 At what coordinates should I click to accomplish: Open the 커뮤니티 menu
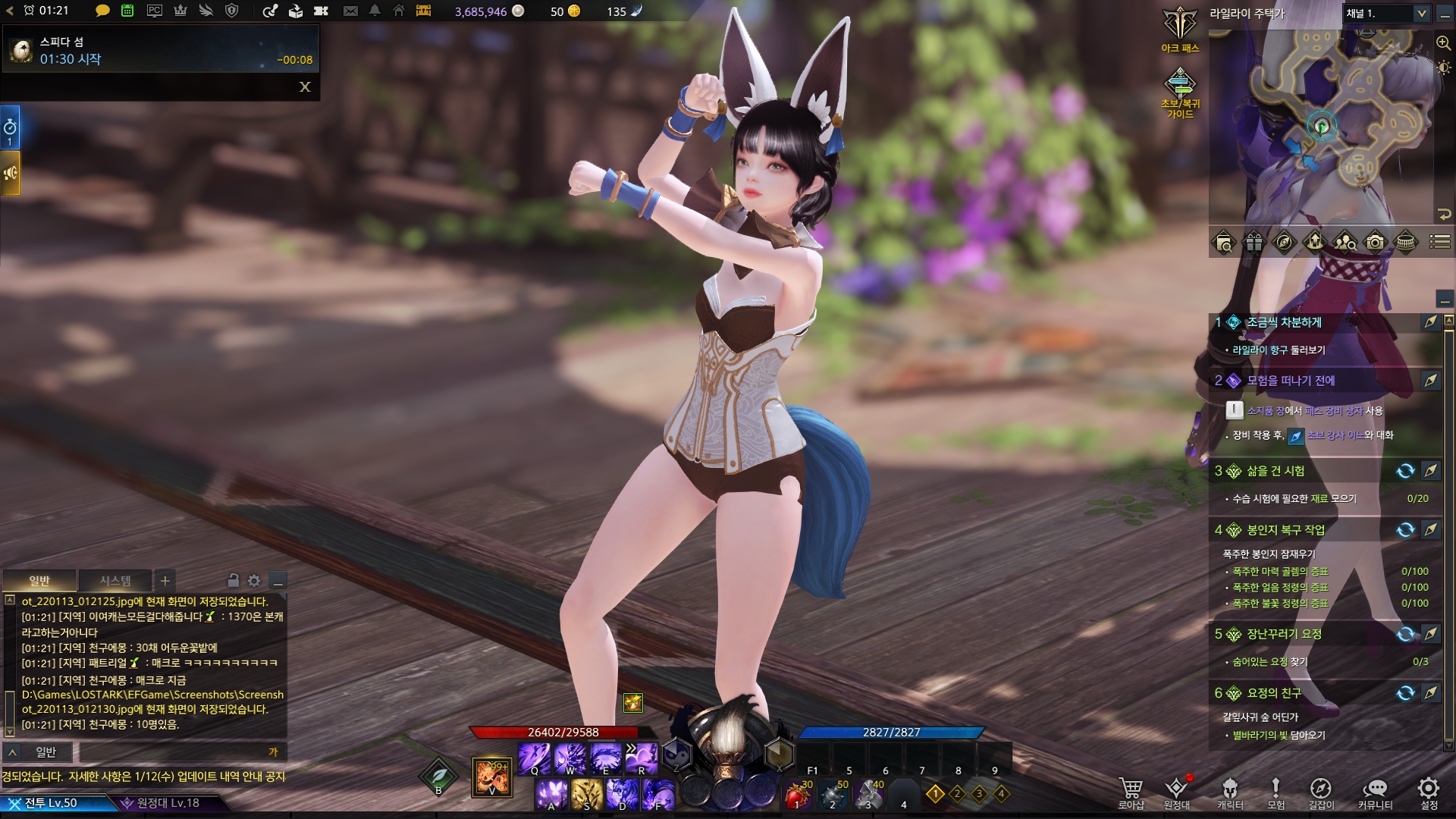[1375, 792]
